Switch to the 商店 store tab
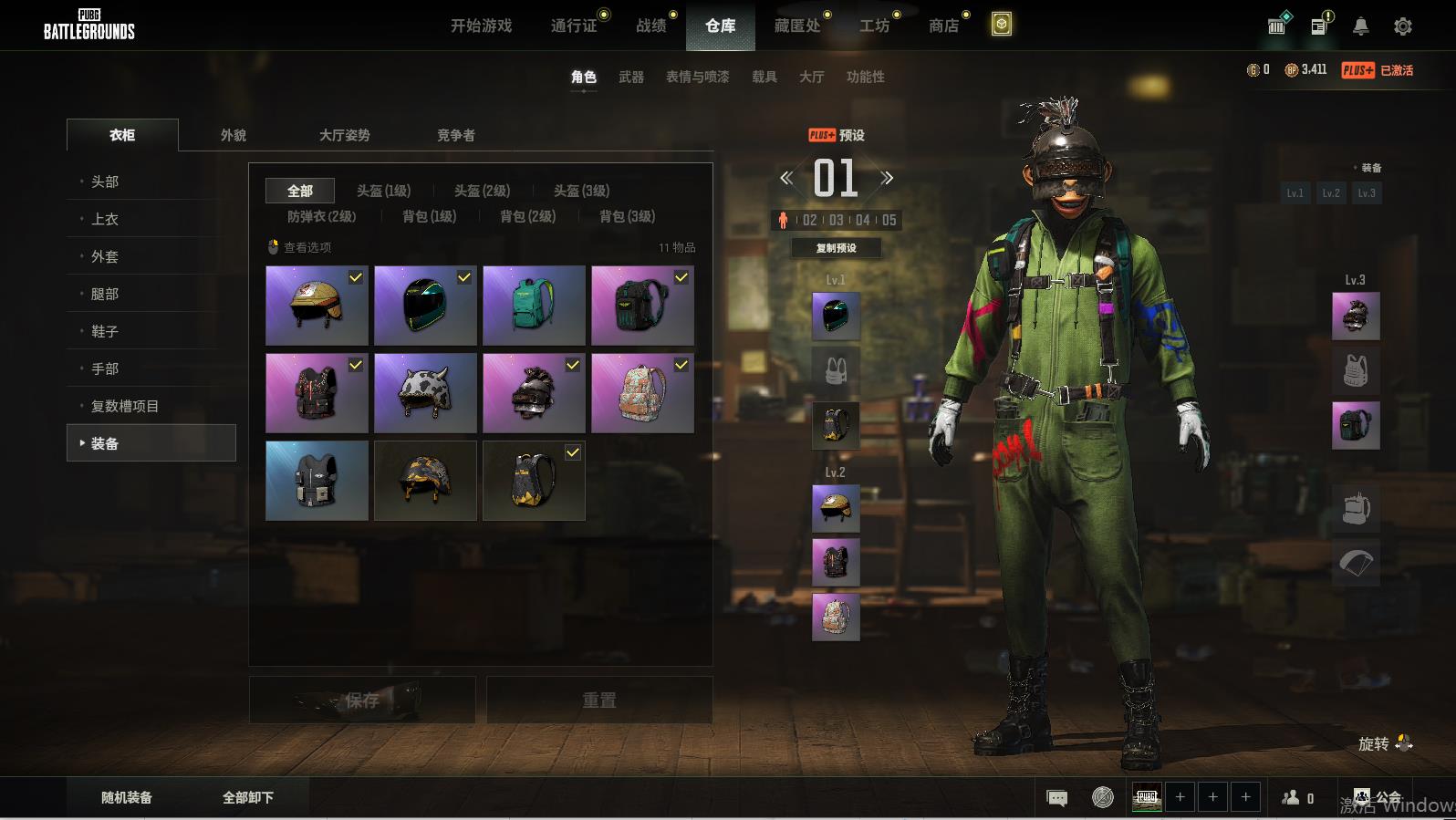 [x=943, y=26]
